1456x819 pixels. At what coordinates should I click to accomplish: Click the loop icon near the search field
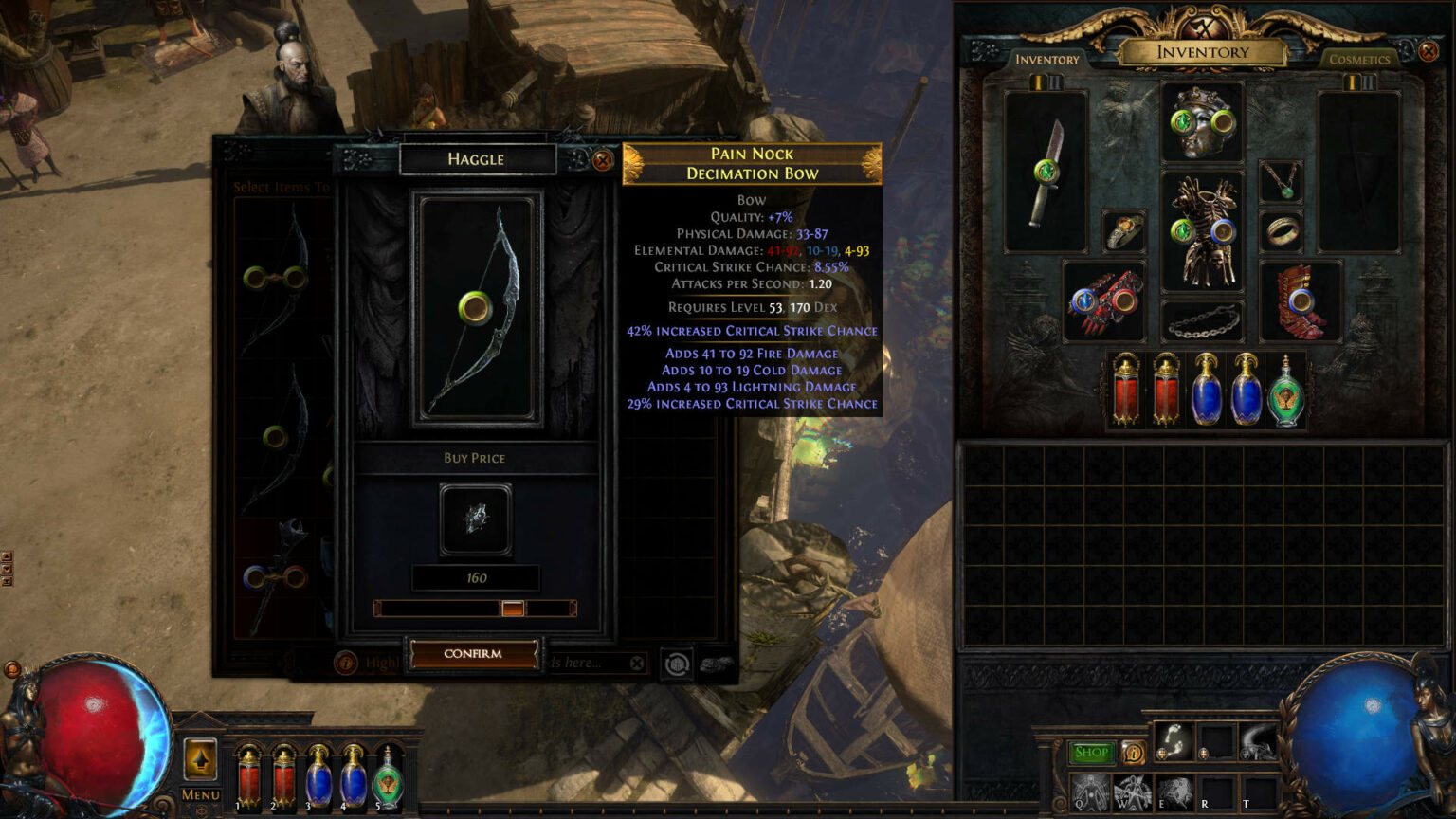(679, 662)
